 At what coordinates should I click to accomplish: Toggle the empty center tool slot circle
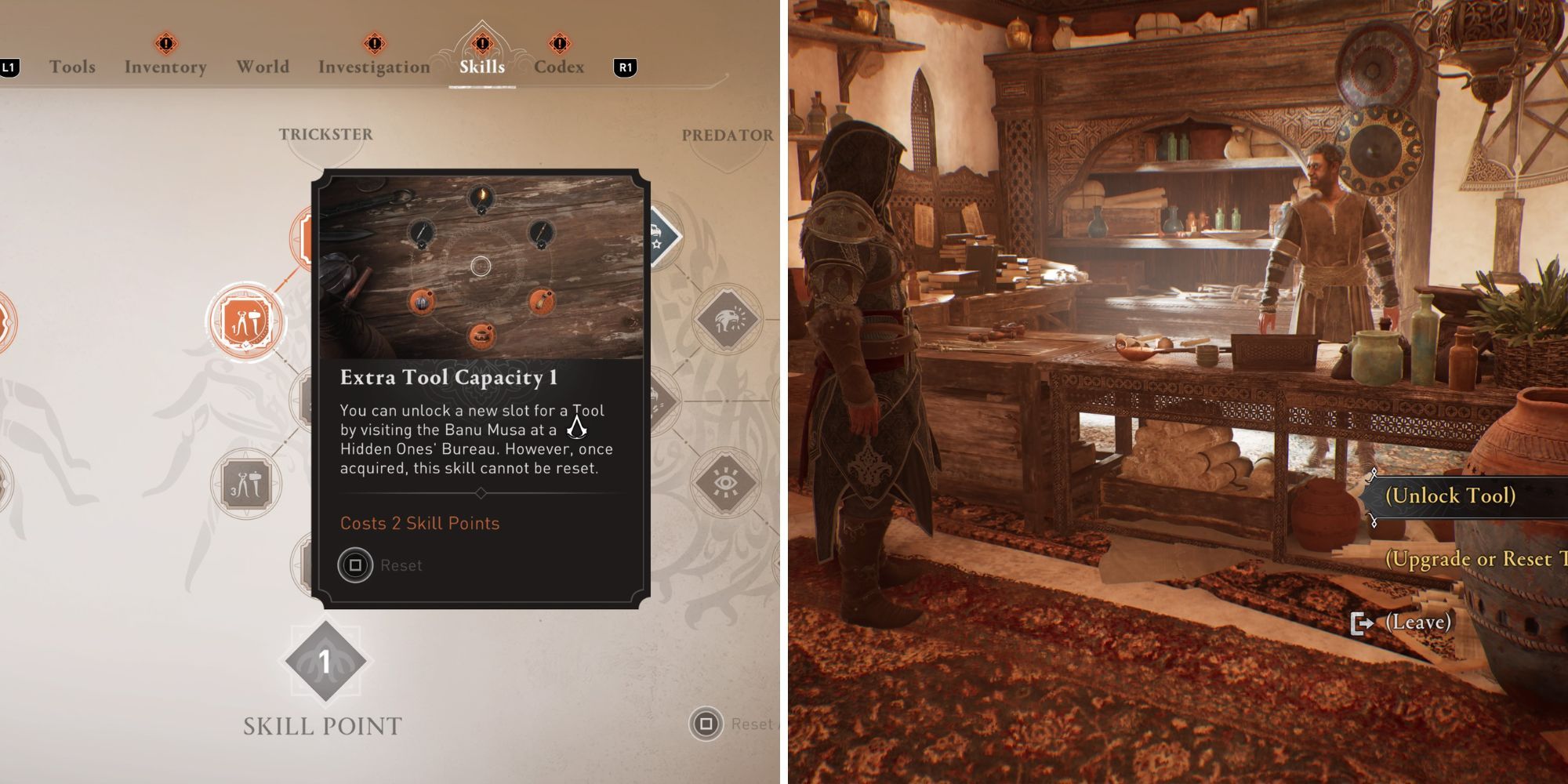481,266
